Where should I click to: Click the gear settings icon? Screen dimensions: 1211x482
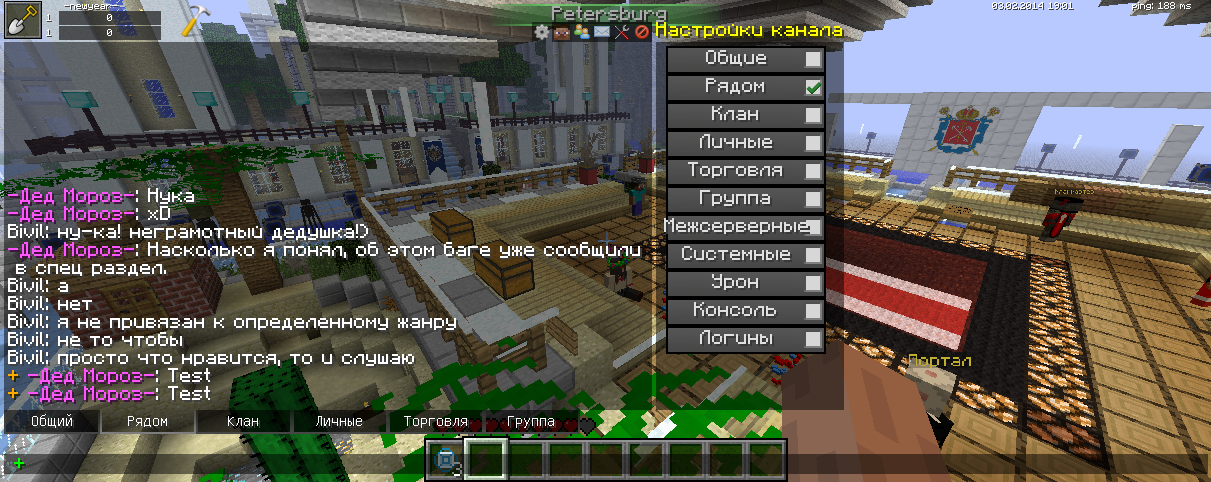(542, 32)
